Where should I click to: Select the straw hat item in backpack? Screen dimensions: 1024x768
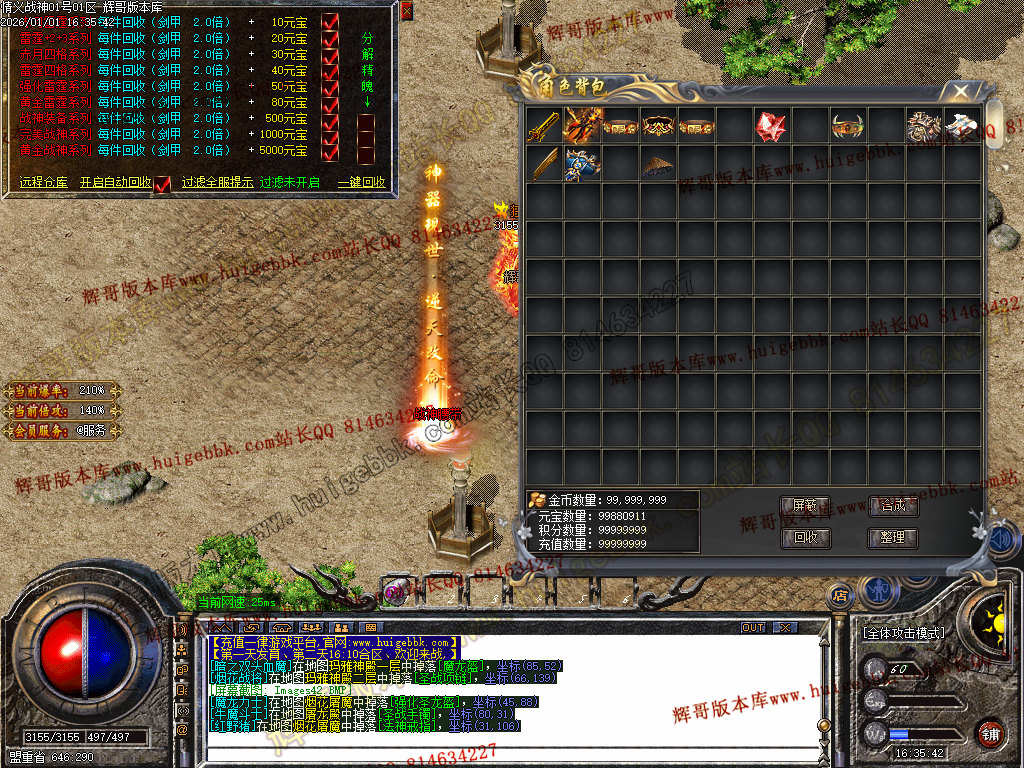click(x=657, y=165)
